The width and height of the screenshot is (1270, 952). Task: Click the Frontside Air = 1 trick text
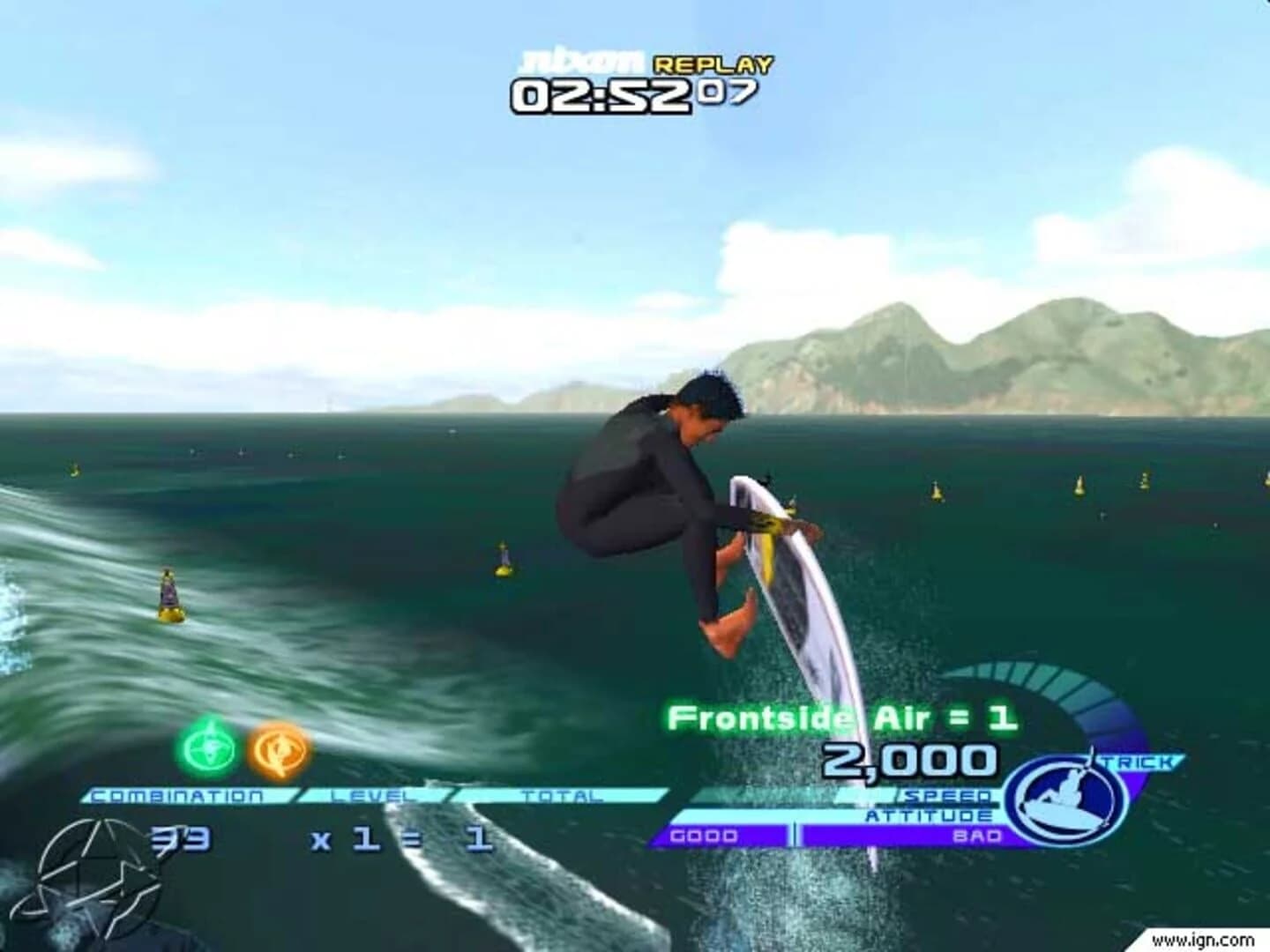click(x=844, y=718)
